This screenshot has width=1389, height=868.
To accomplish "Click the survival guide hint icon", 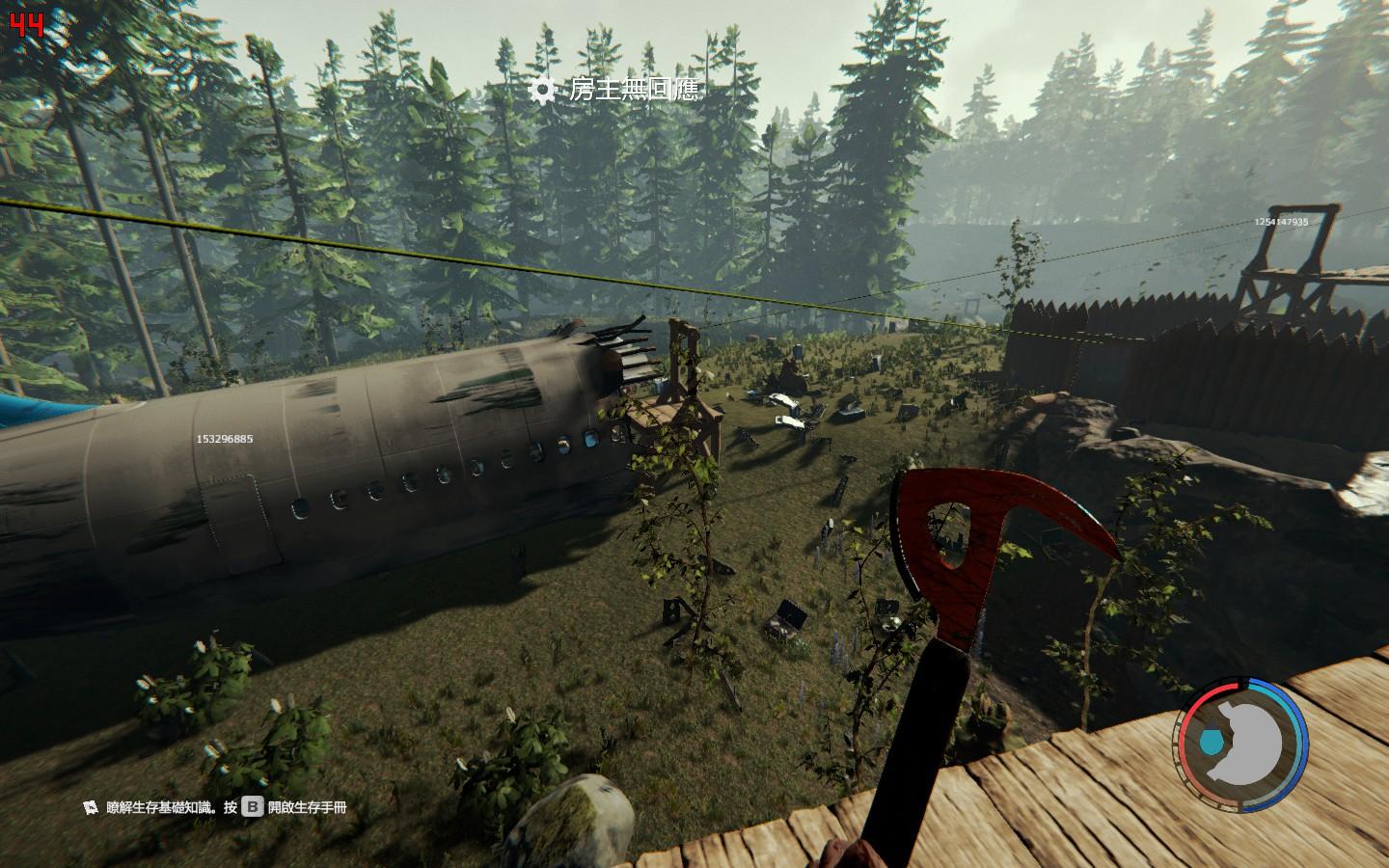I will tap(91, 806).
